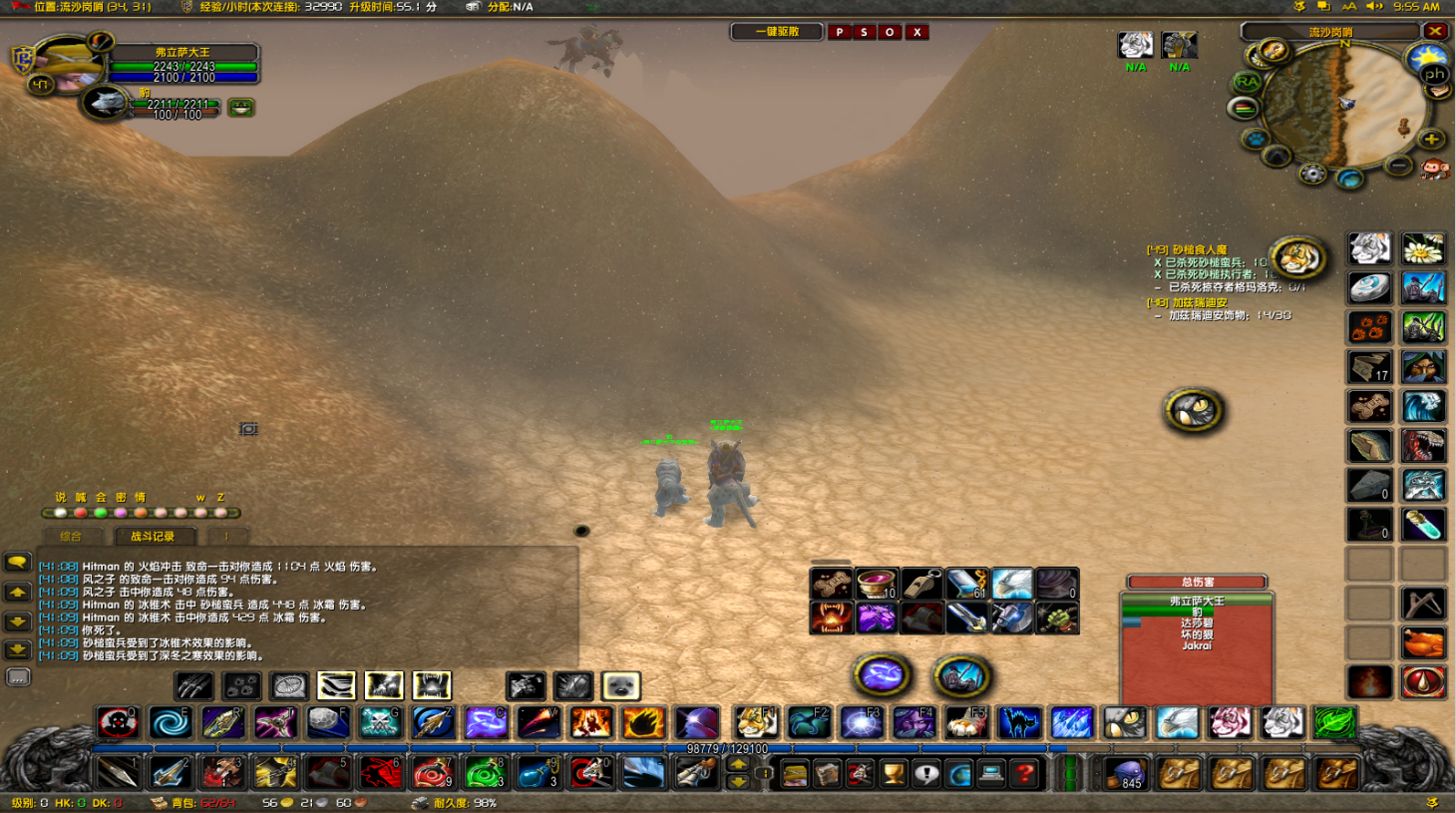
Task: Activate the red skull target ability
Action: tap(118, 722)
